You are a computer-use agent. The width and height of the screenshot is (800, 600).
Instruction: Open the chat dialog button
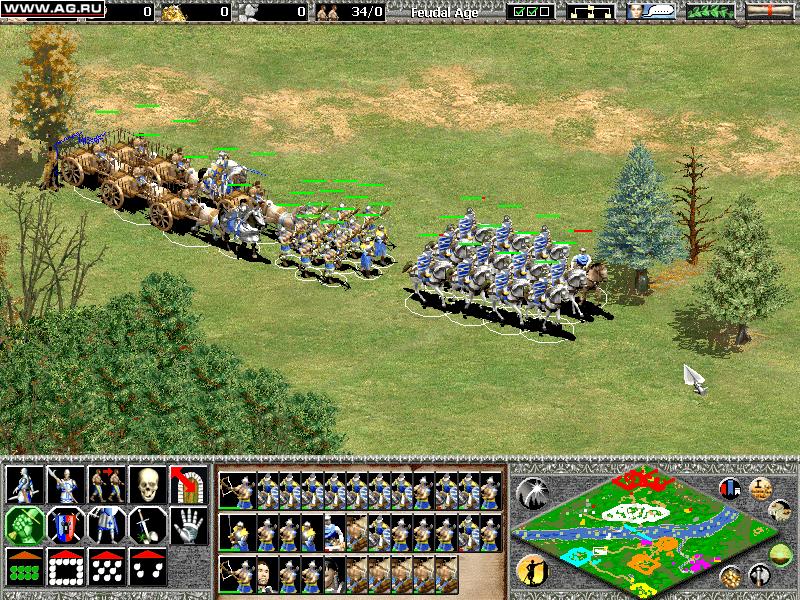click(x=650, y=12)
